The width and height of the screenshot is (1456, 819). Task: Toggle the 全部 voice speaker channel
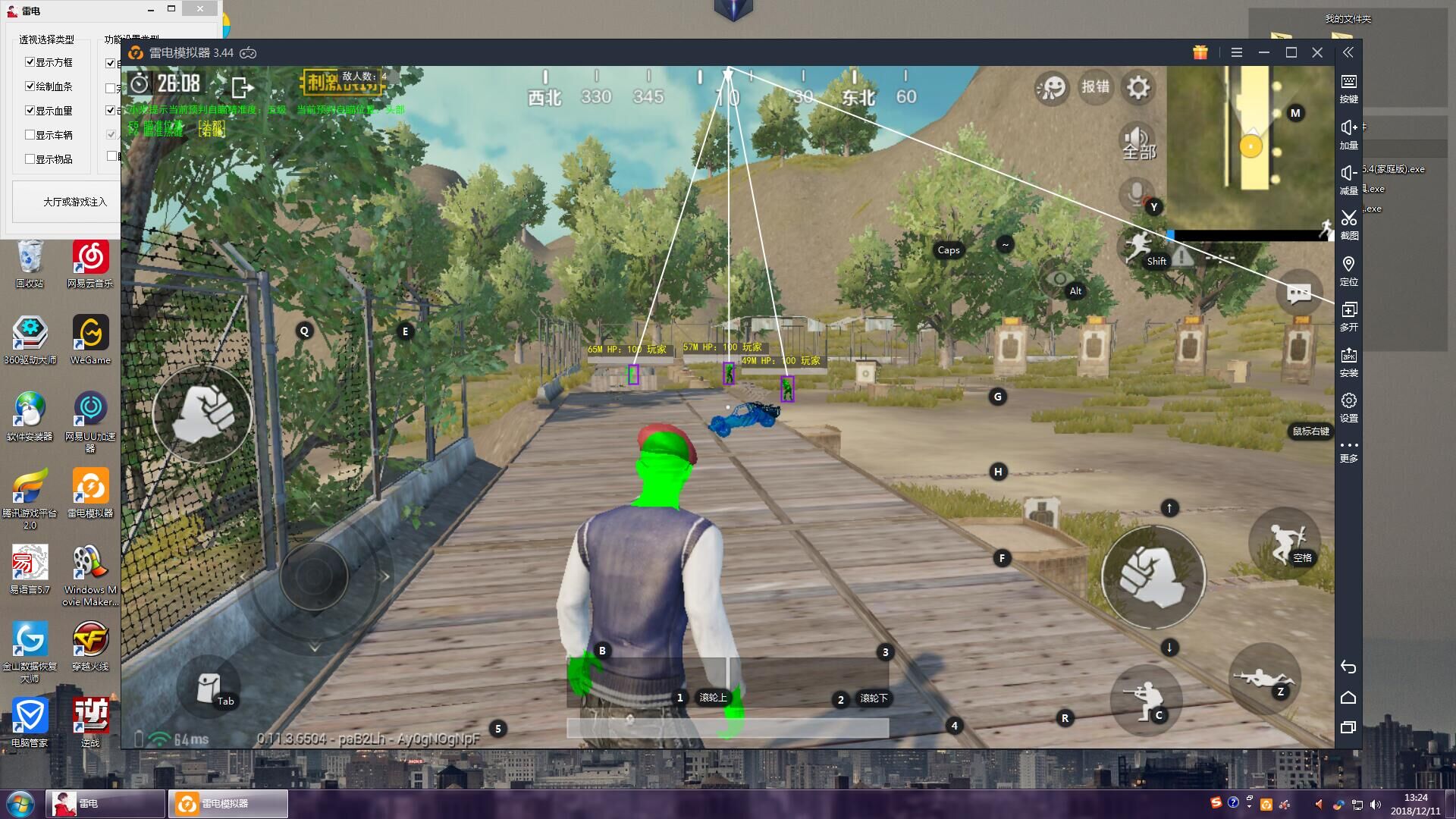(x=1137, y=142)
